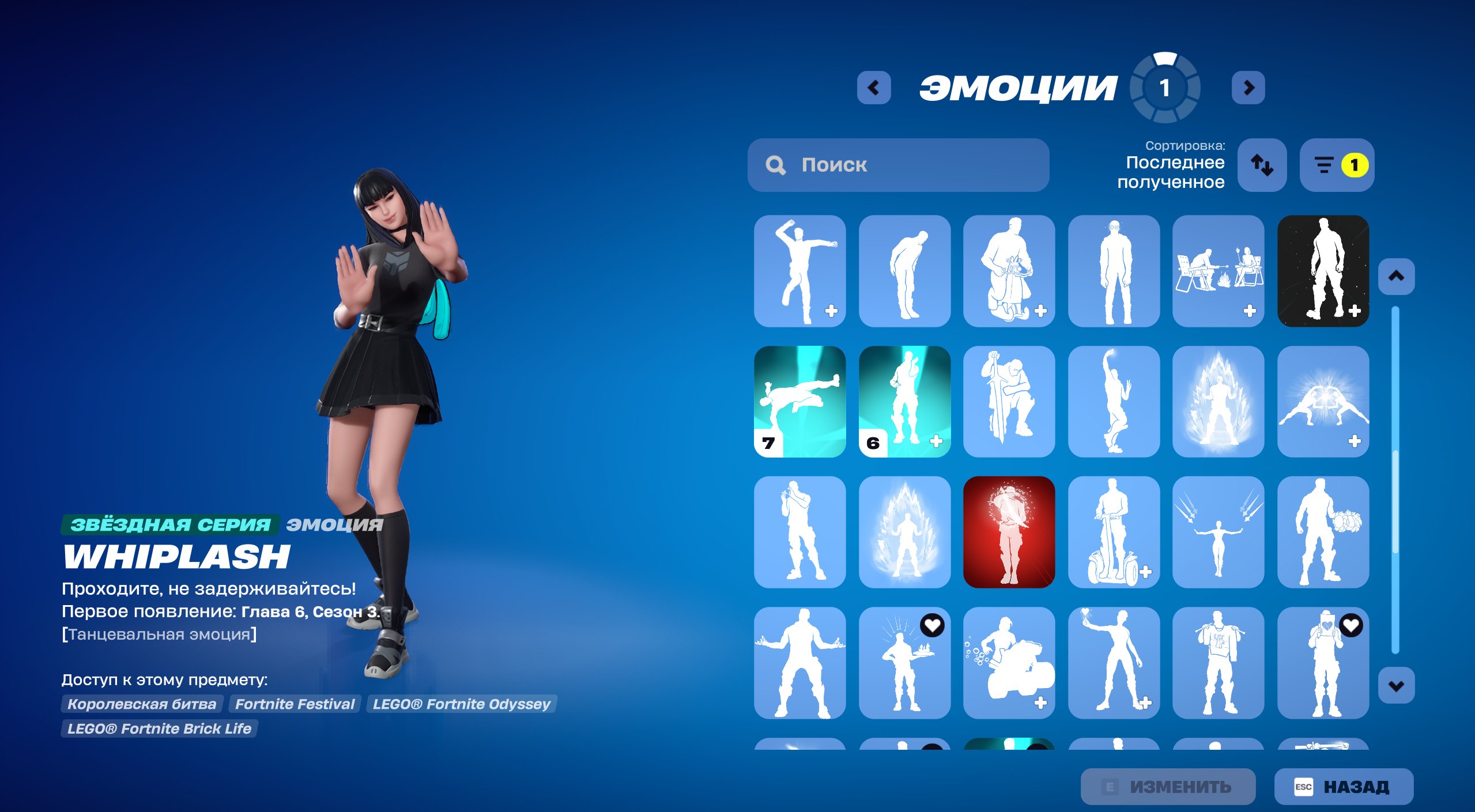Select the magnifying glass search icon

tap(776, 166)
